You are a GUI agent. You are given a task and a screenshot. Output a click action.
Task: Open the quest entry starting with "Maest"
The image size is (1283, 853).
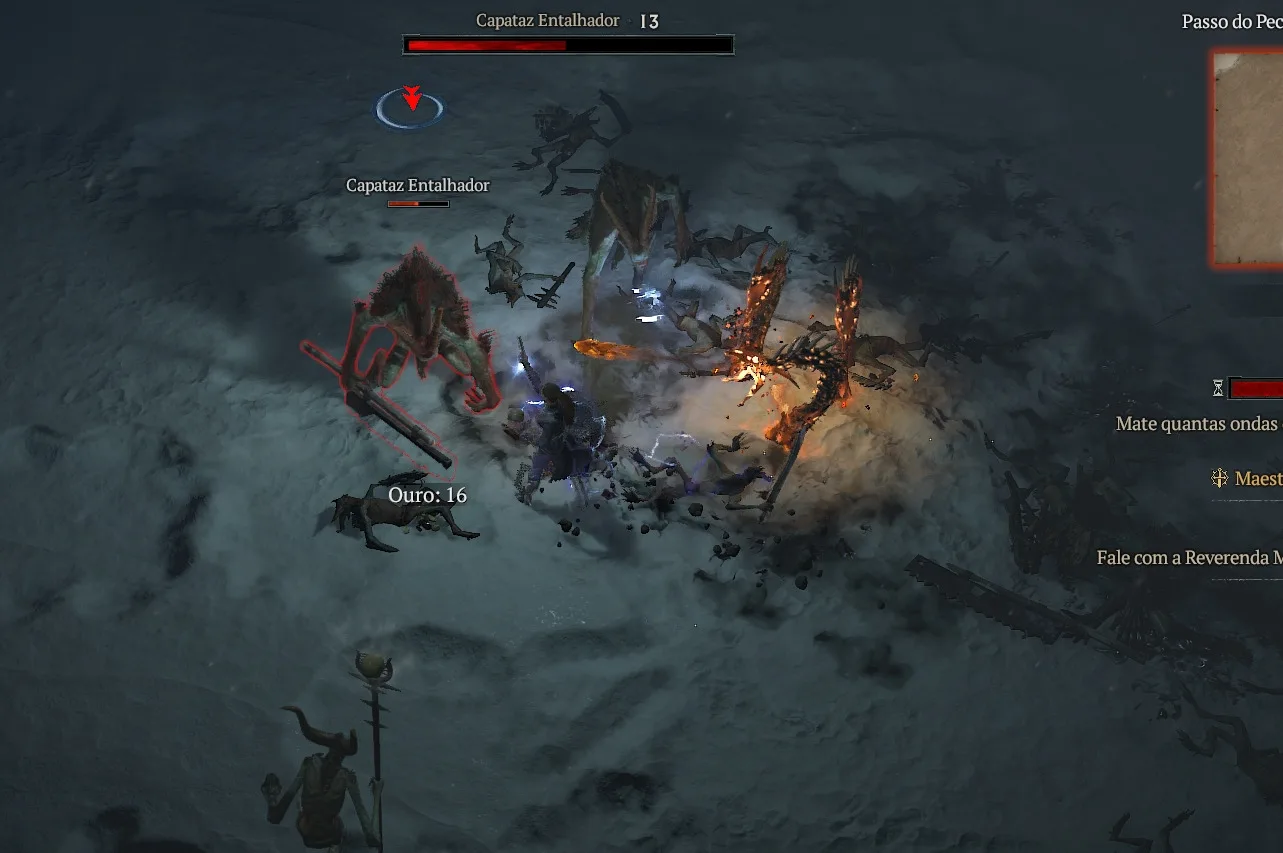tap(1256, 479)
